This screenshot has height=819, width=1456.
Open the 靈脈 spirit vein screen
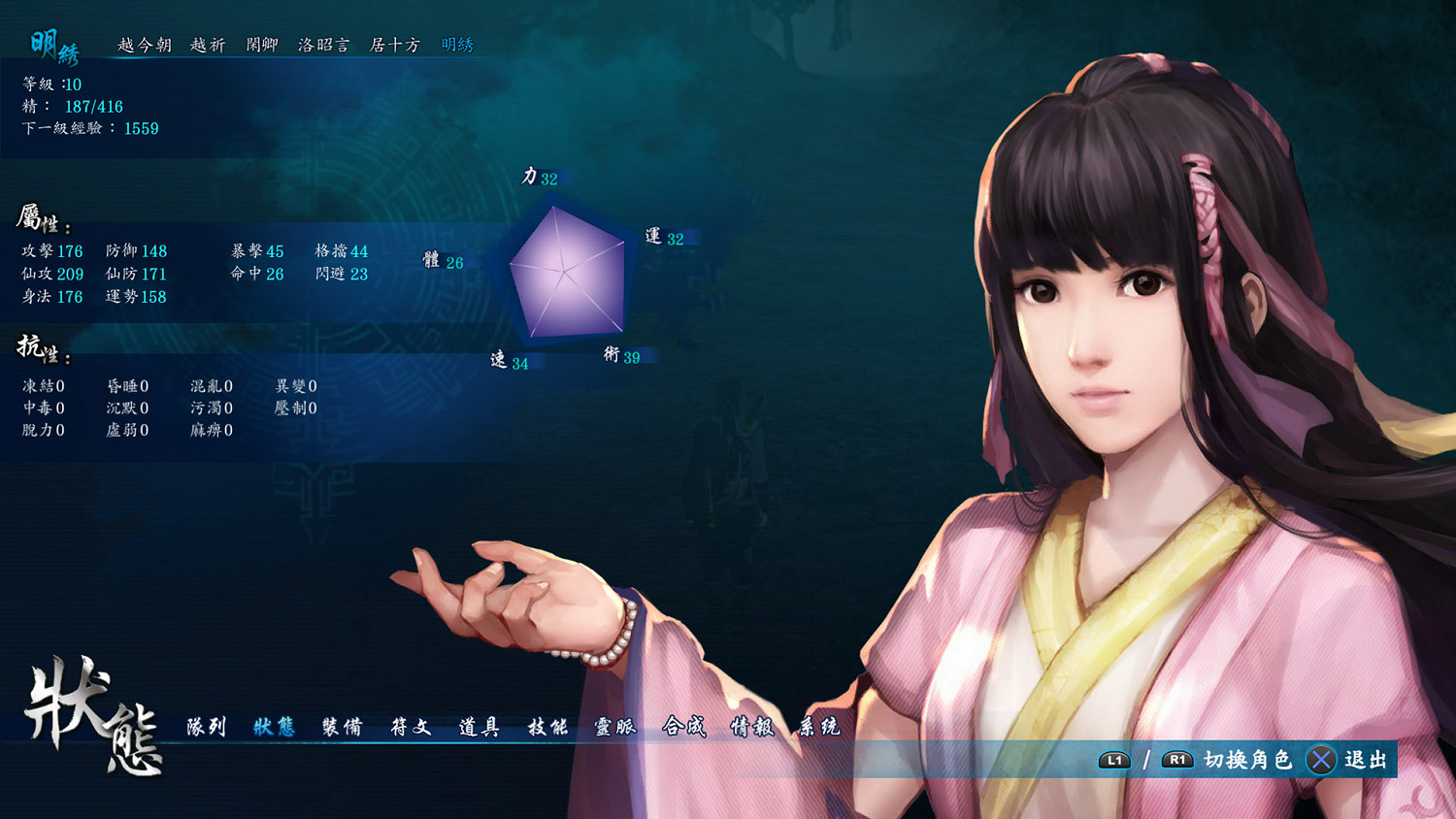pos(615,727)
